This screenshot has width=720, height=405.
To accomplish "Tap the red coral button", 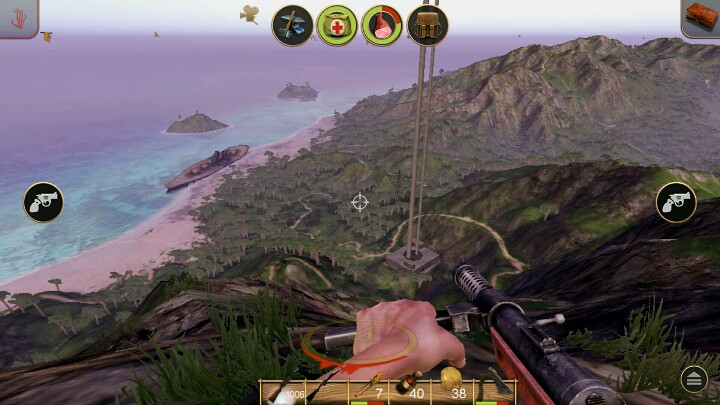I will click(18, 17).
